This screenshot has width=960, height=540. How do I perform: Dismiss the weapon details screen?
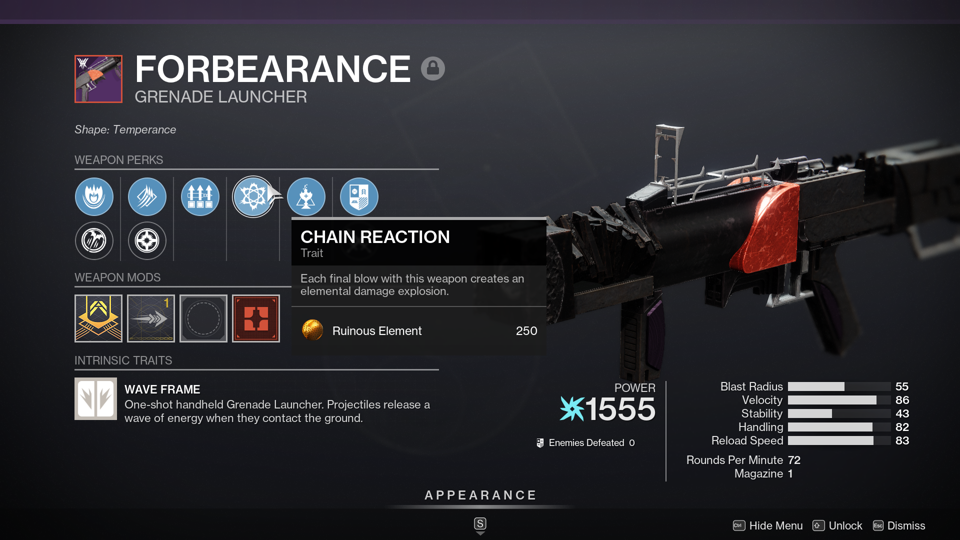[898, 525]
